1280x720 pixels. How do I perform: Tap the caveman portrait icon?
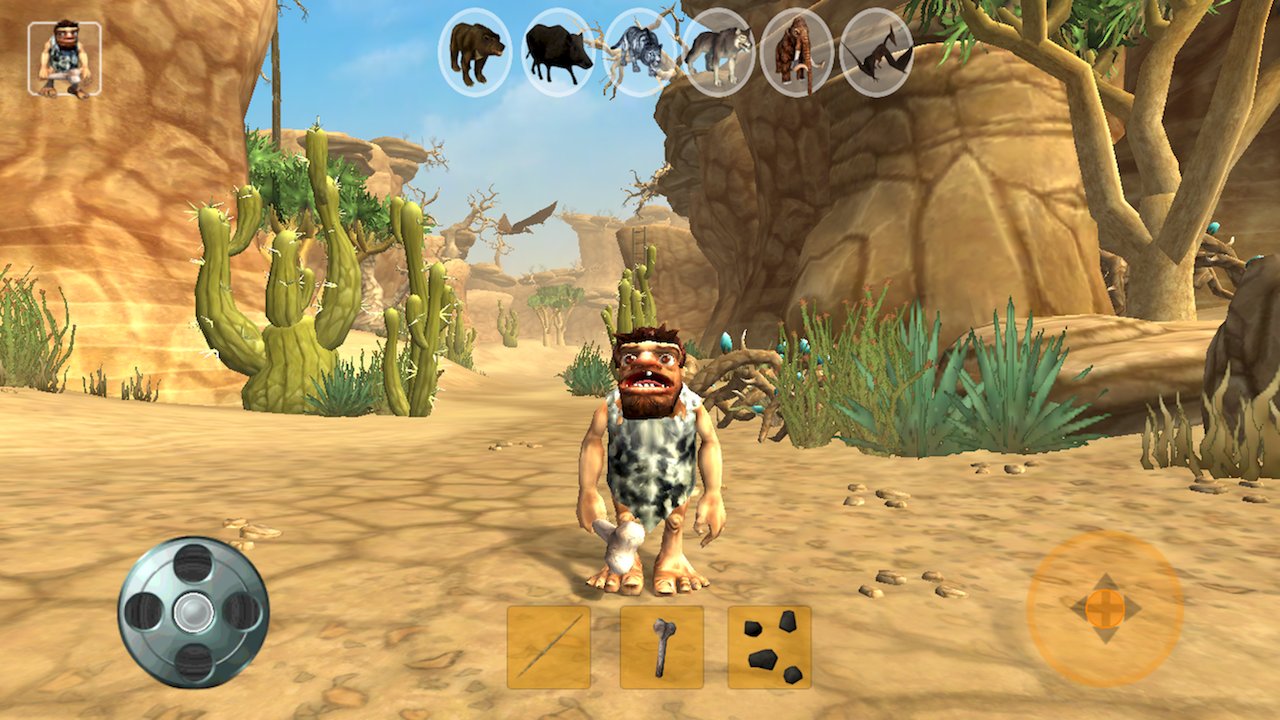[64, 59]
